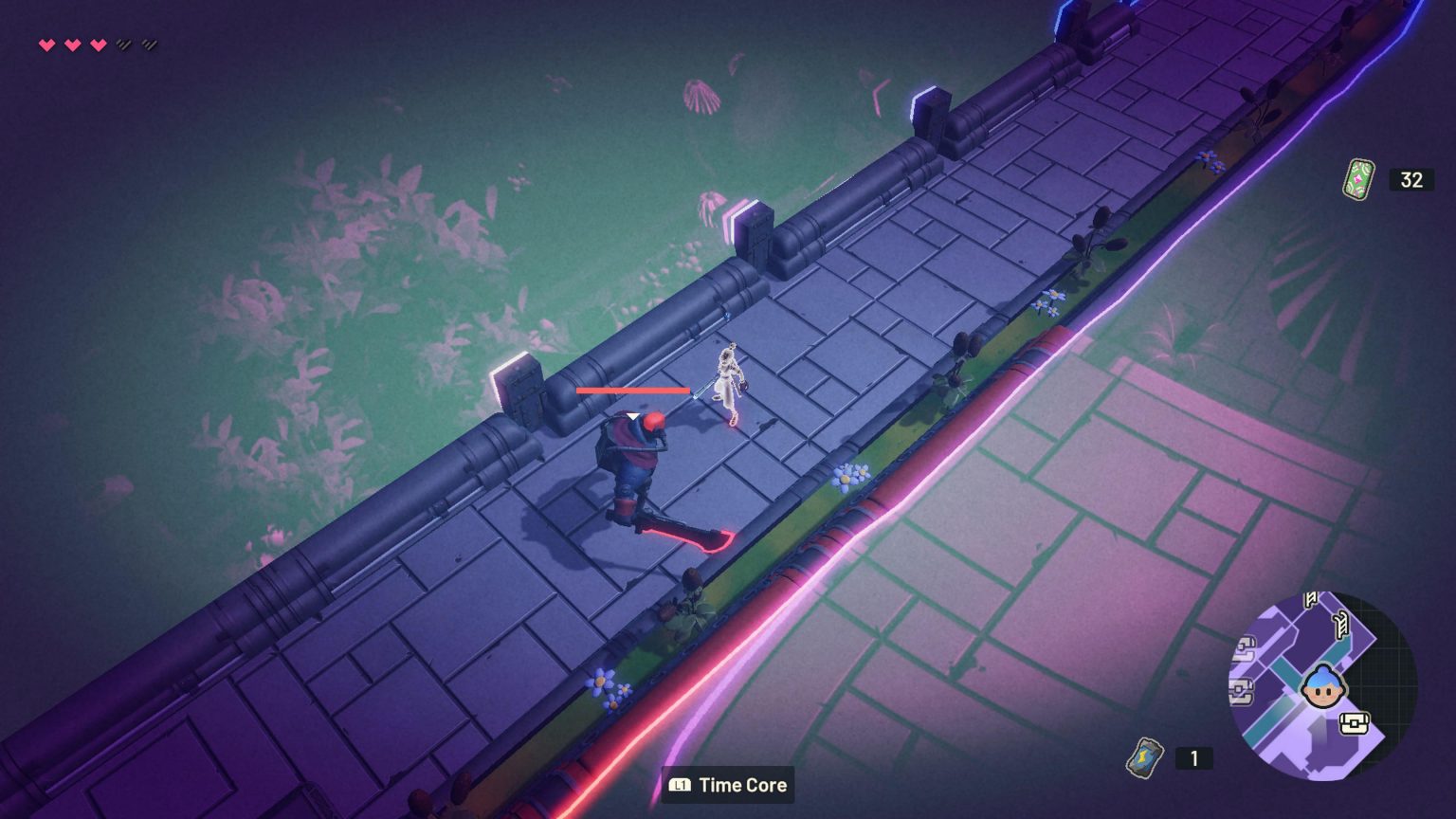Click the second ladder marker on the minimap
1456x819 pixels.
[1339, 625]
